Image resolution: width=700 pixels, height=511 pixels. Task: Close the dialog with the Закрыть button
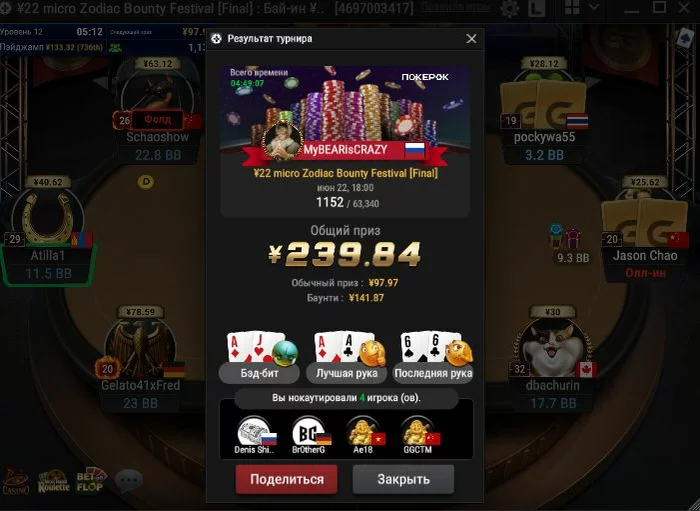coord(403,479)
